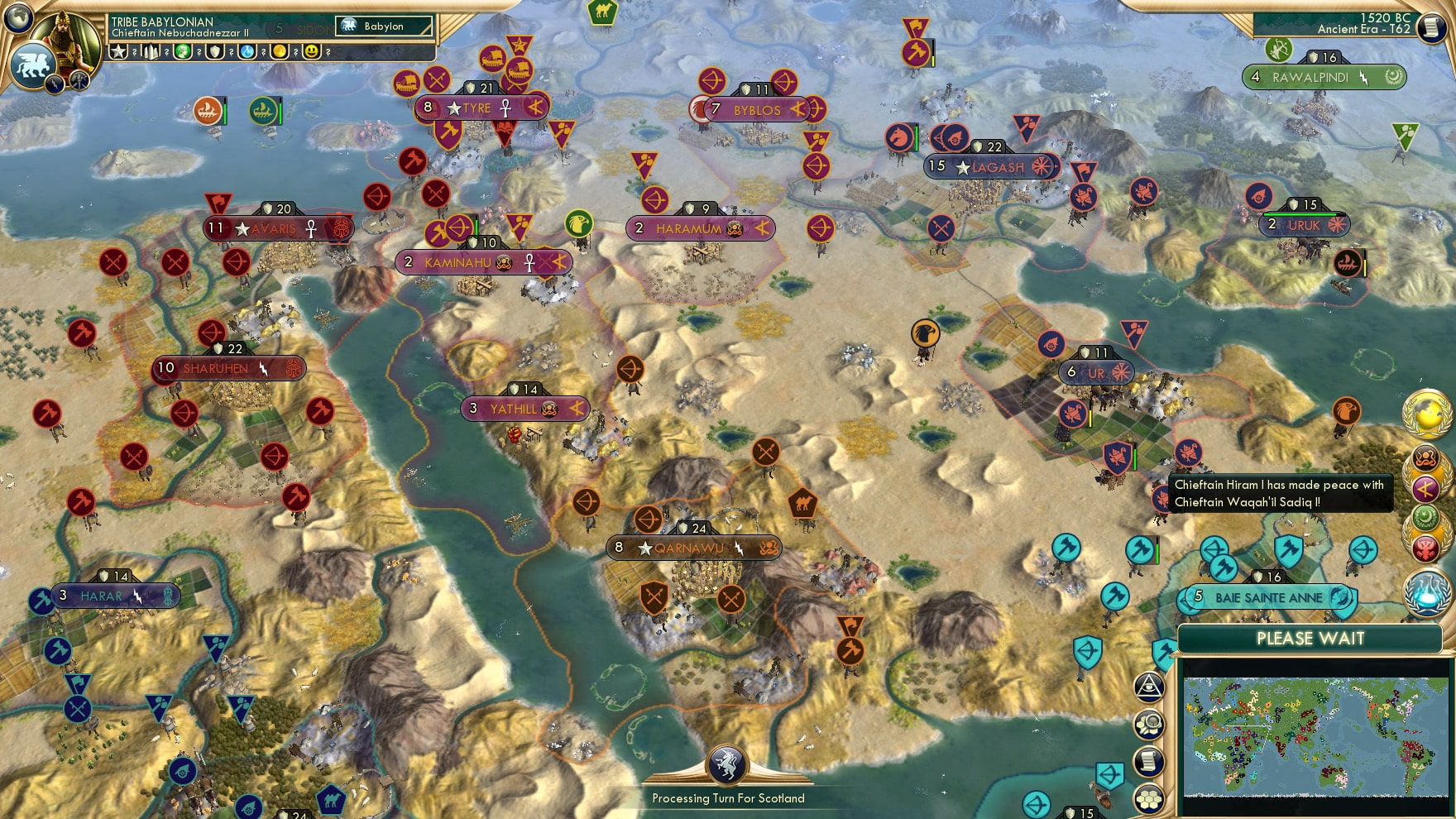Open diplomacy via the golden globe icon
1456x819 pixels.
click(1425, 415)
